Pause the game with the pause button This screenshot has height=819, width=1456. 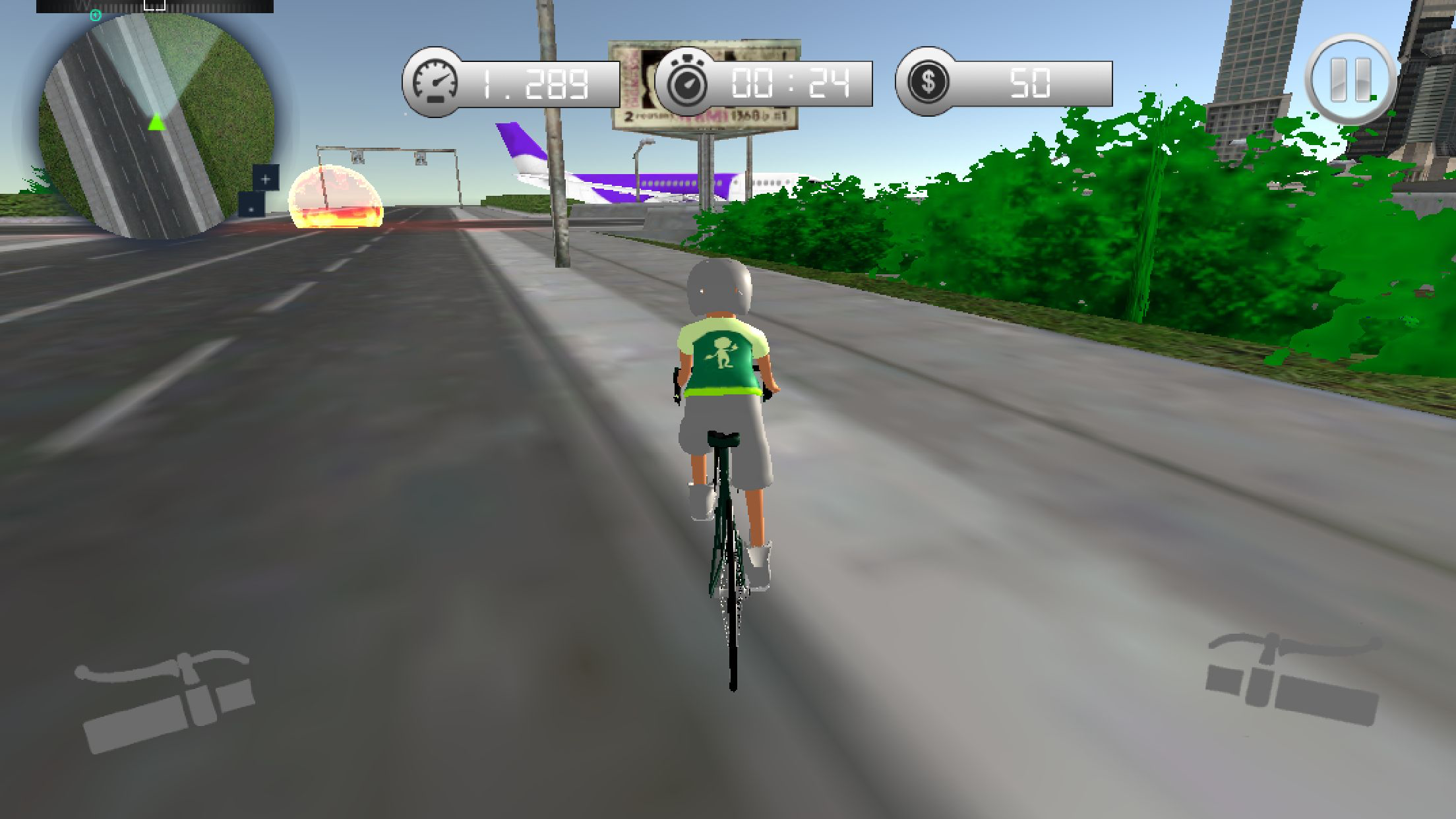1350,80
